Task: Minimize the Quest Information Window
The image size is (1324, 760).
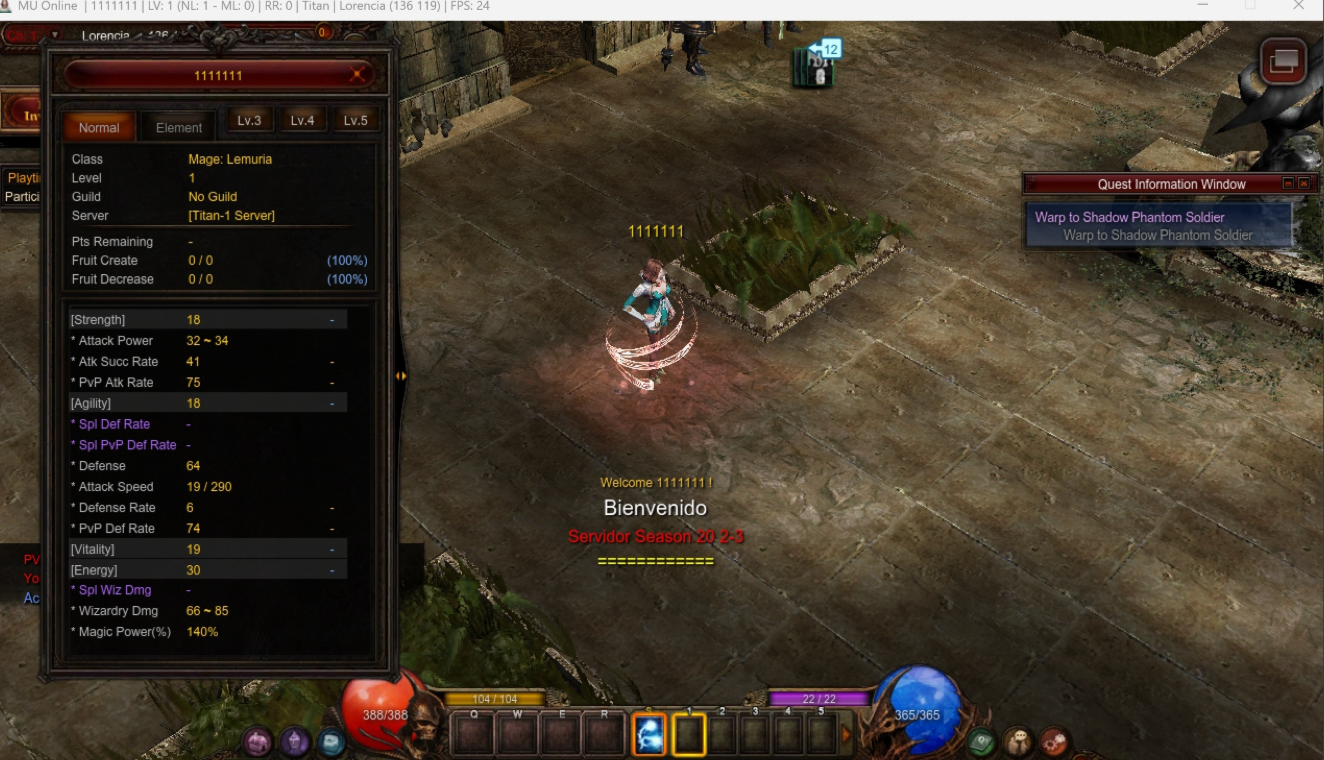Action: coord(1288,184)
